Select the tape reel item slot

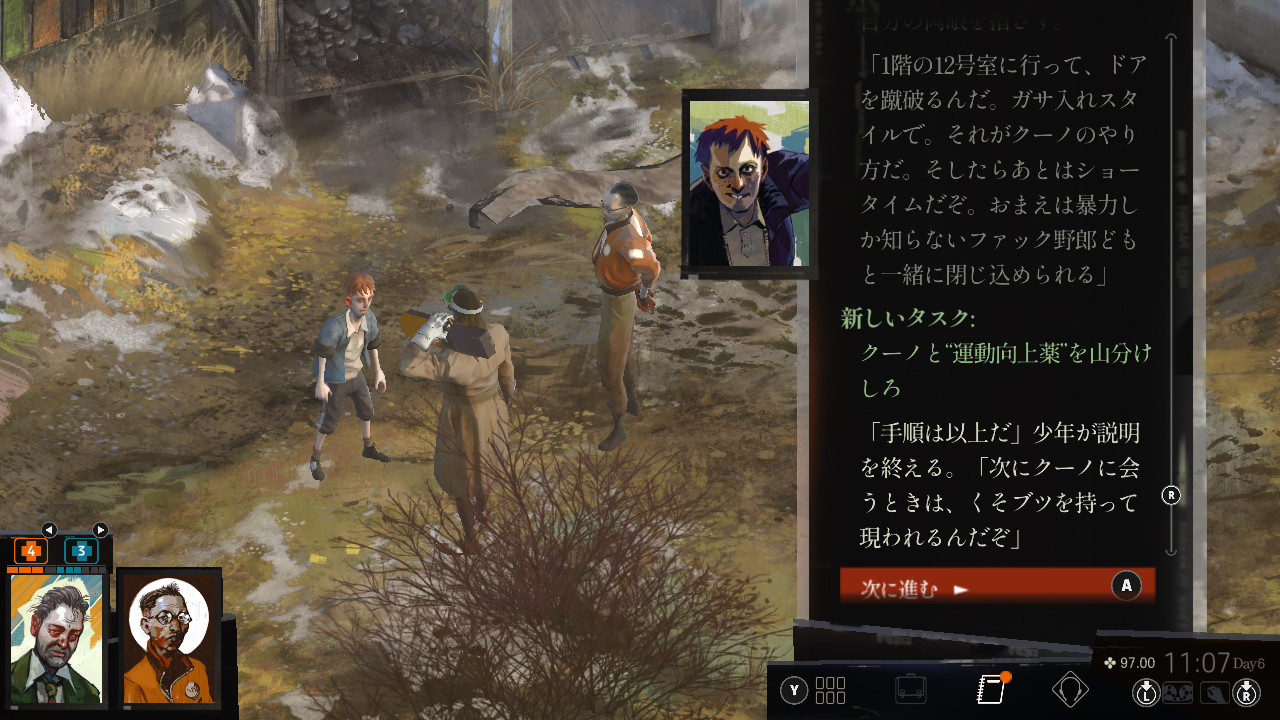[1178, 691]
